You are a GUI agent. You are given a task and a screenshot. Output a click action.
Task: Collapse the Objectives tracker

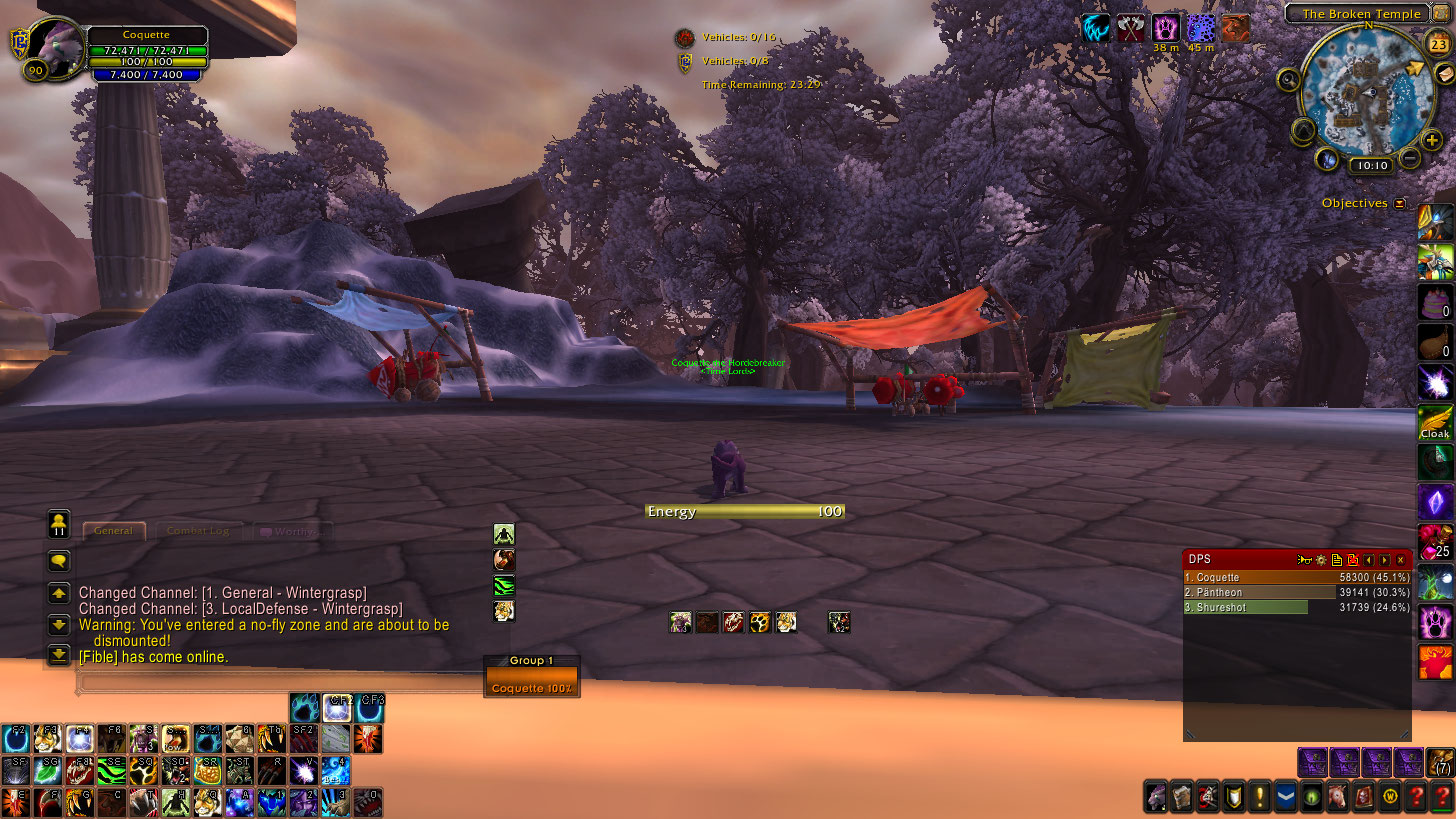click(1400, 203)
